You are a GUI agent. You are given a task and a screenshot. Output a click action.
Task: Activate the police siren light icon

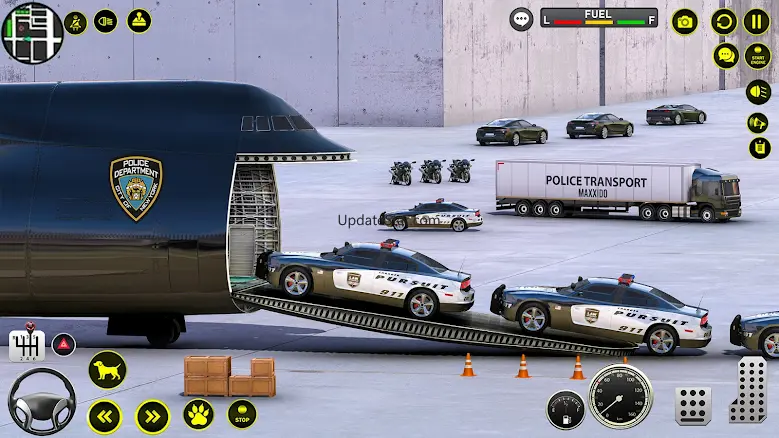[139, 21]
